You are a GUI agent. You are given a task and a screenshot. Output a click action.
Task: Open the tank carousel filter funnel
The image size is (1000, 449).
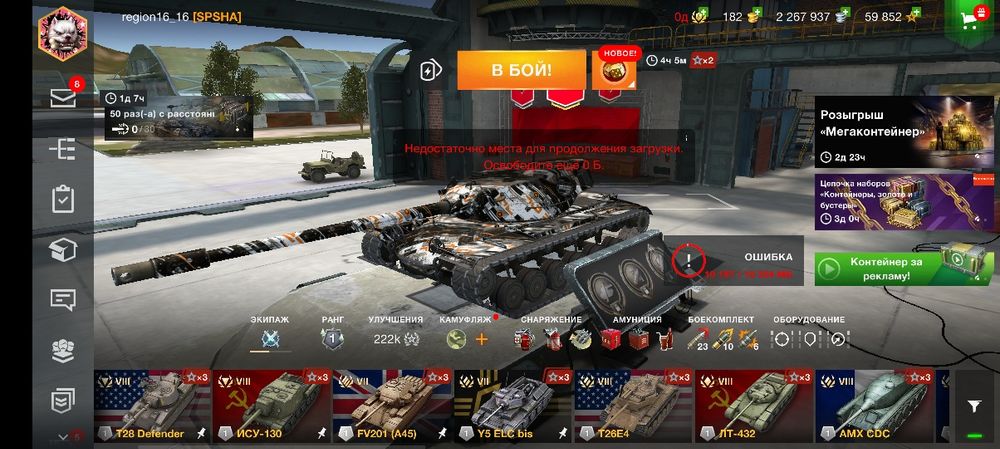(x=973, y=406)
